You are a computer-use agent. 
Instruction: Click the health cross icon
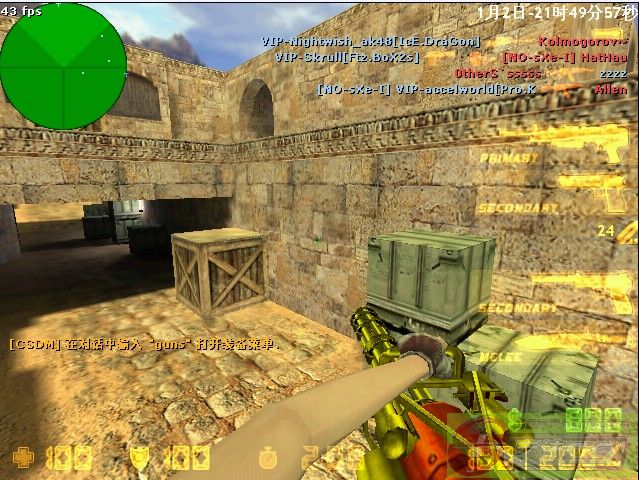pyautogui.click(x=22, y=459)
